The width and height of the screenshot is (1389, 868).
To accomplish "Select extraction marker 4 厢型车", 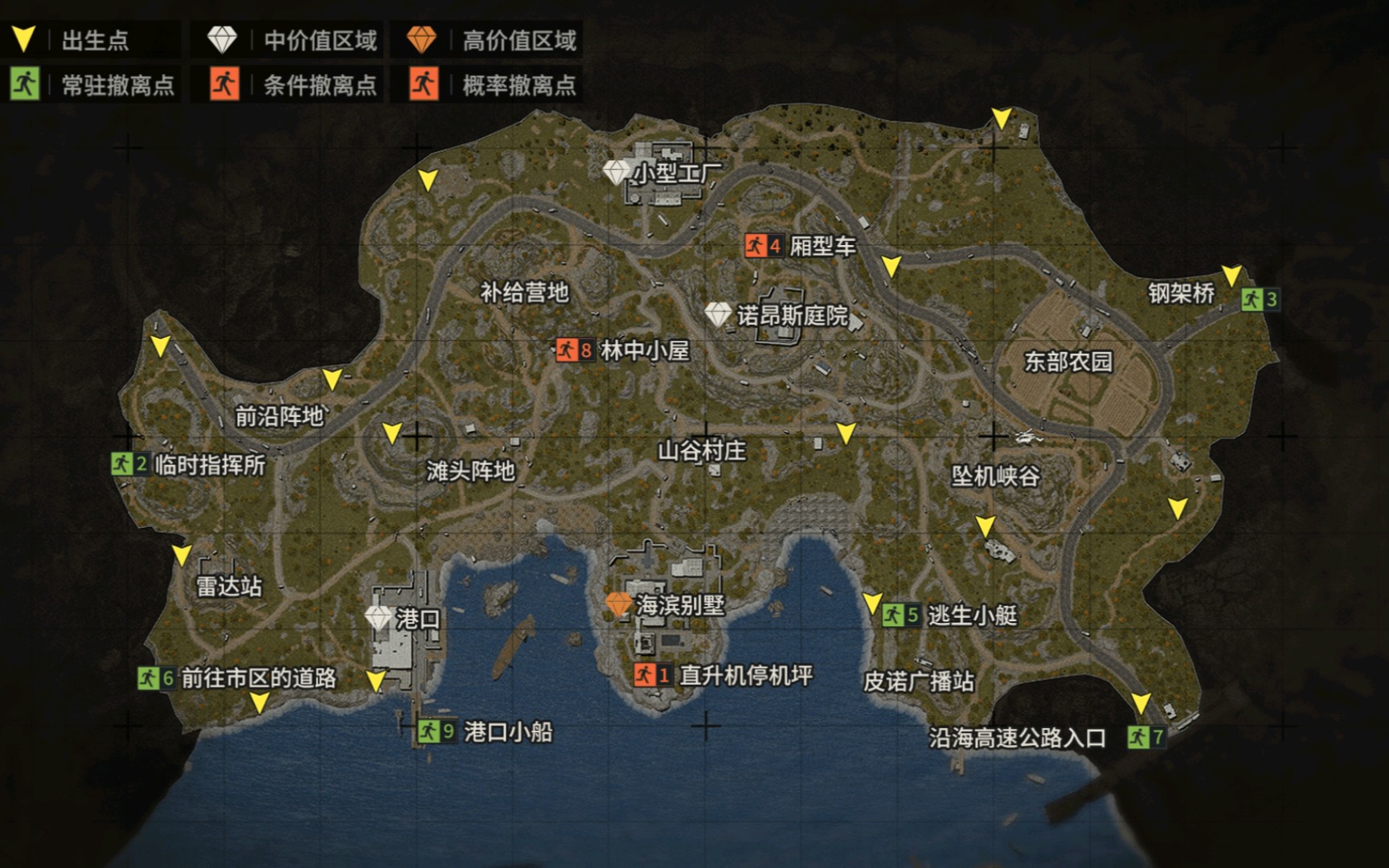I will 764,246.
